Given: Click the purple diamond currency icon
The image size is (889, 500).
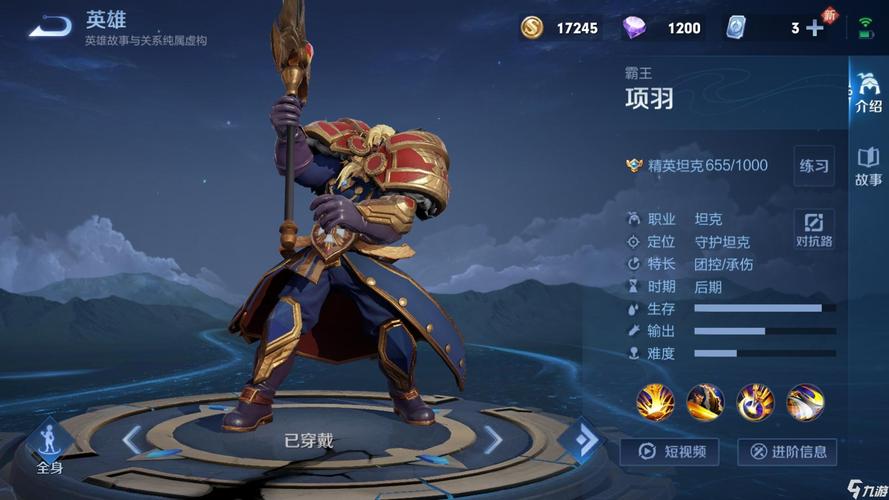Looking at the screenshot, I should [x=634, y=28].
